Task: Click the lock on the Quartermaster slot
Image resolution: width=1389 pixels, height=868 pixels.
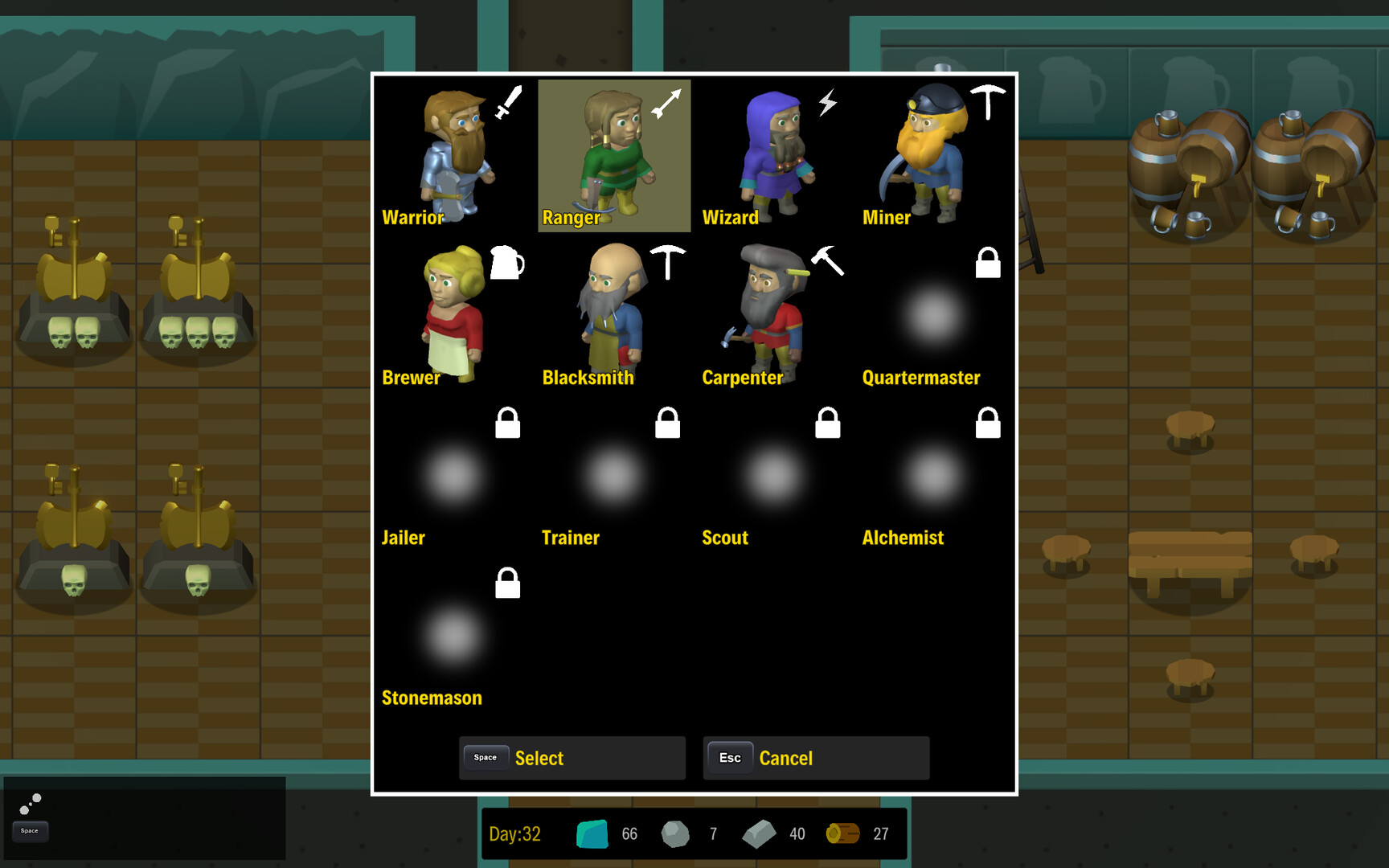Action: (x=988, y=263)
